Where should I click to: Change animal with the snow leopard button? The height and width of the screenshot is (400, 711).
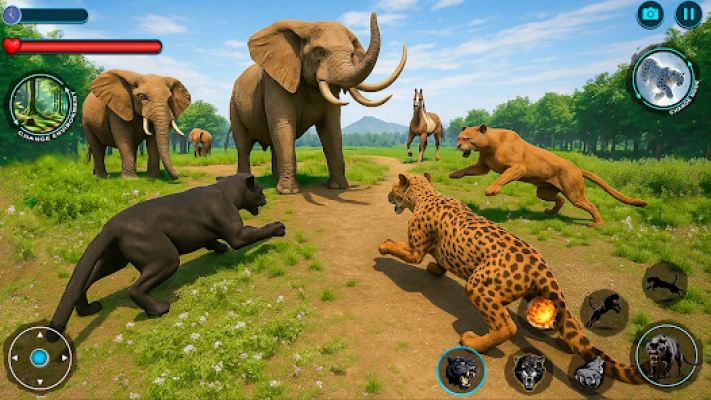click(662, 79)
